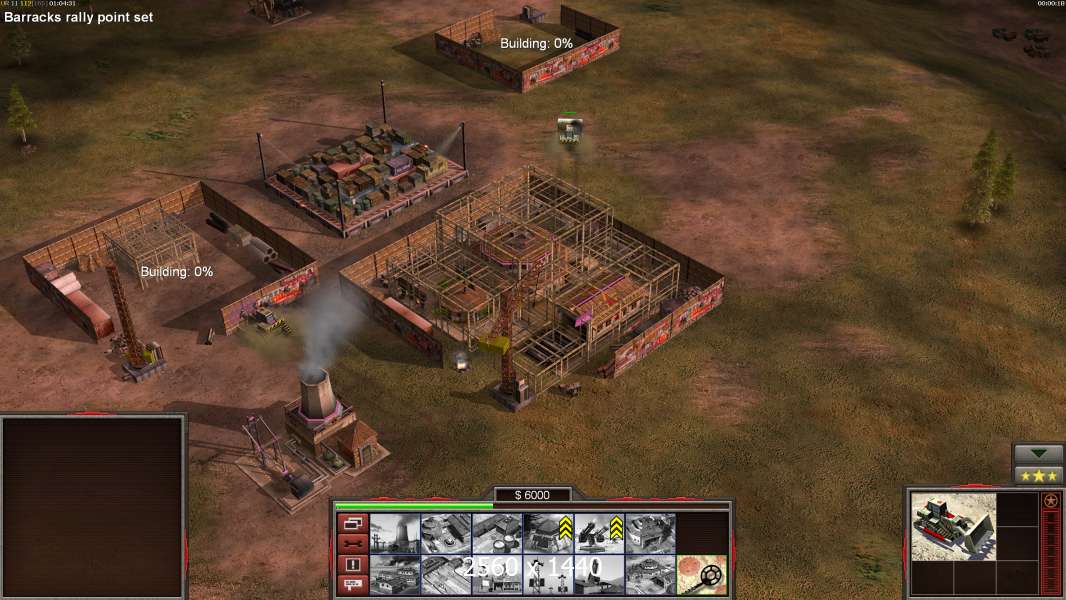Activate the mine detector command
Image resolution: width=1066 pixels, height=600 pixels.
(x=700, y=573)
